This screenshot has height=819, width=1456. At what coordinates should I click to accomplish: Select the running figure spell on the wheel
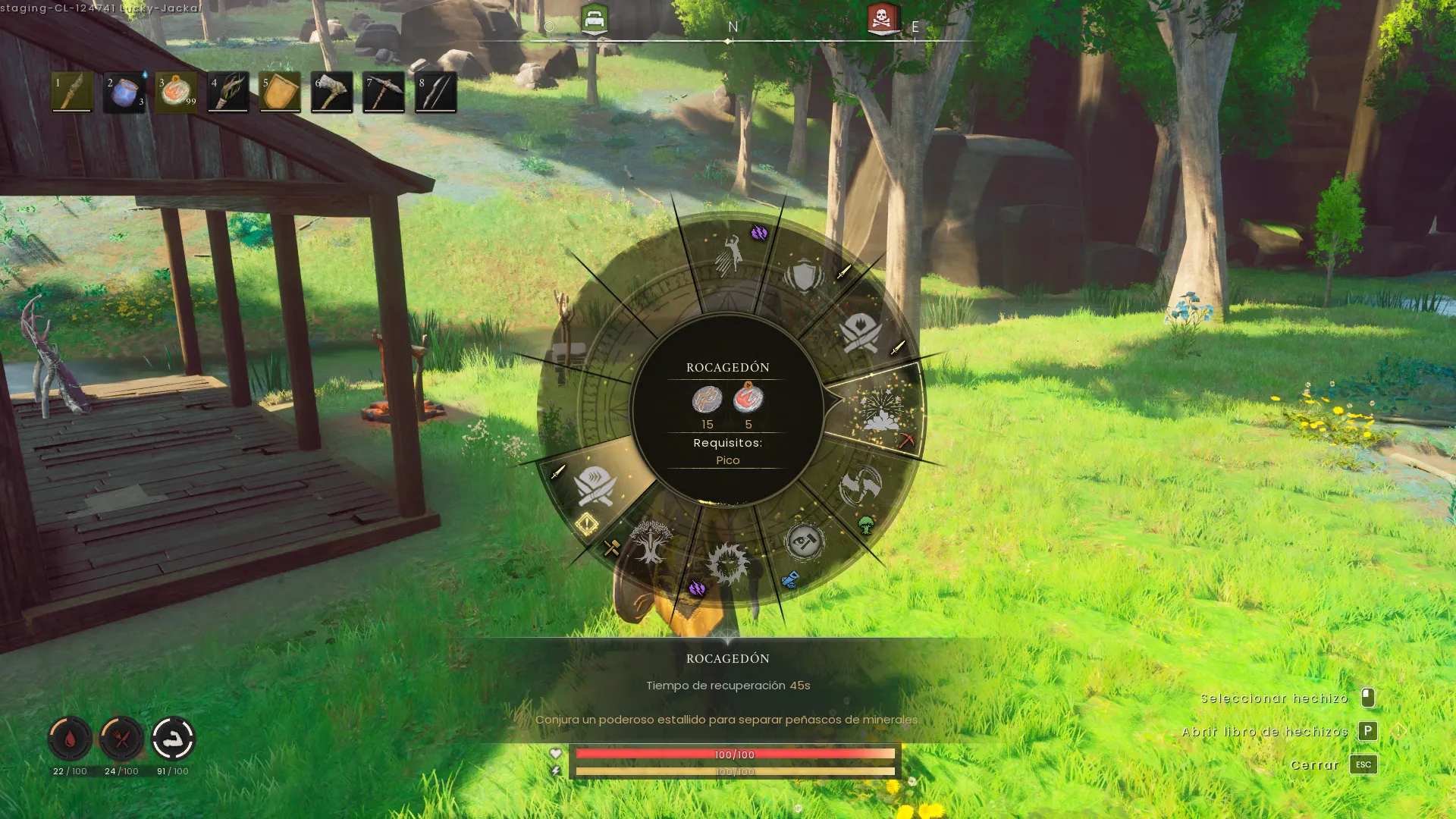coord(730,256)
